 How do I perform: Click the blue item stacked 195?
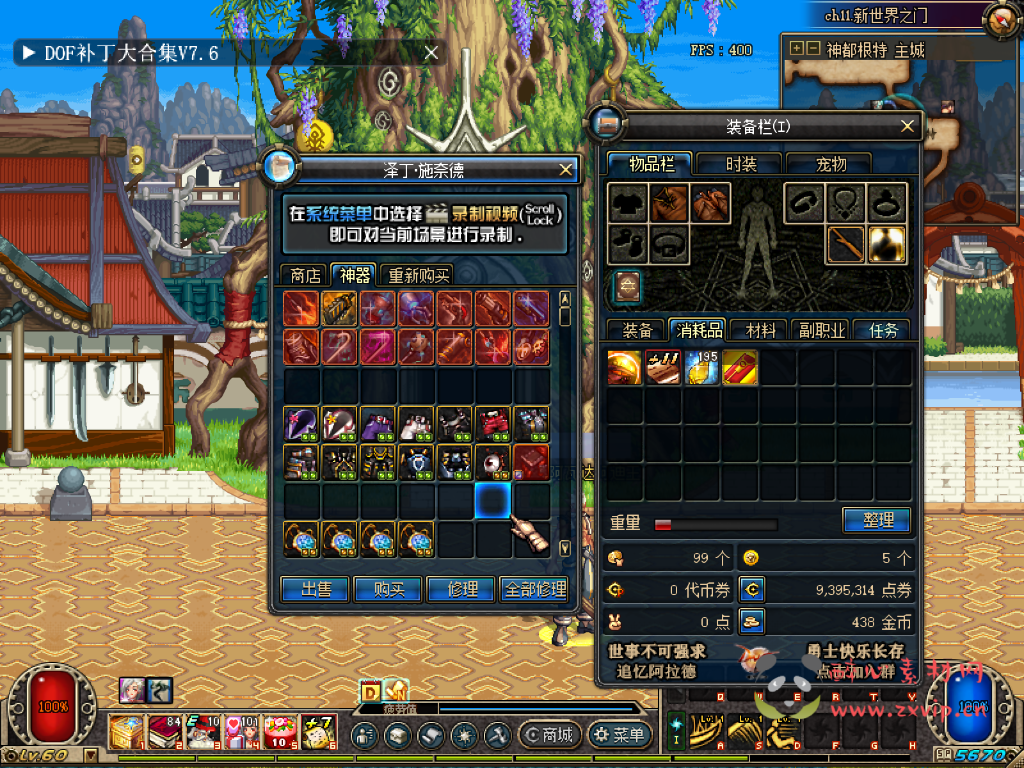702,367
